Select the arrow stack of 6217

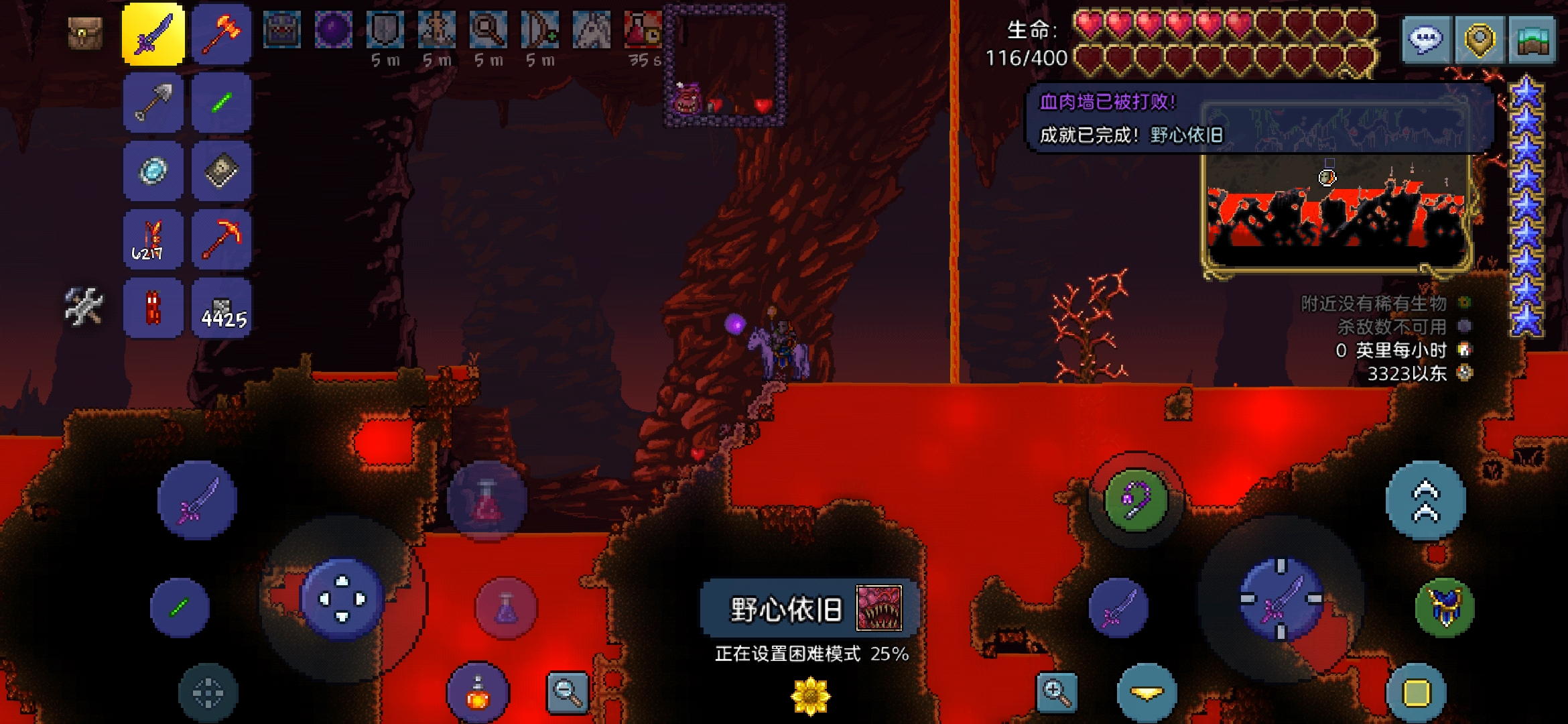[153, 239]
